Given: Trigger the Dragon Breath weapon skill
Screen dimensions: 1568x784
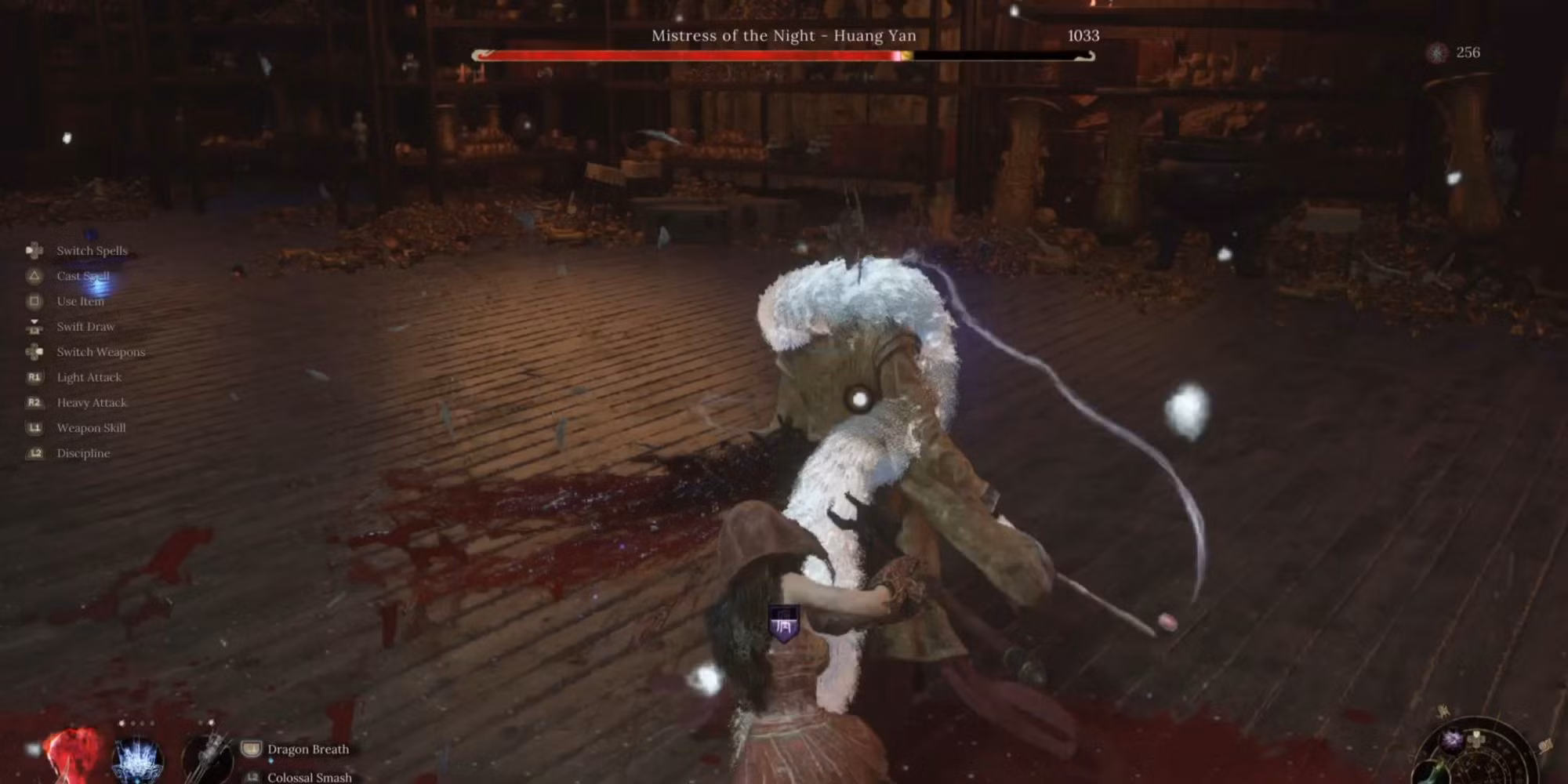Looking at the screenshot, I should click(x=307, y=750).
